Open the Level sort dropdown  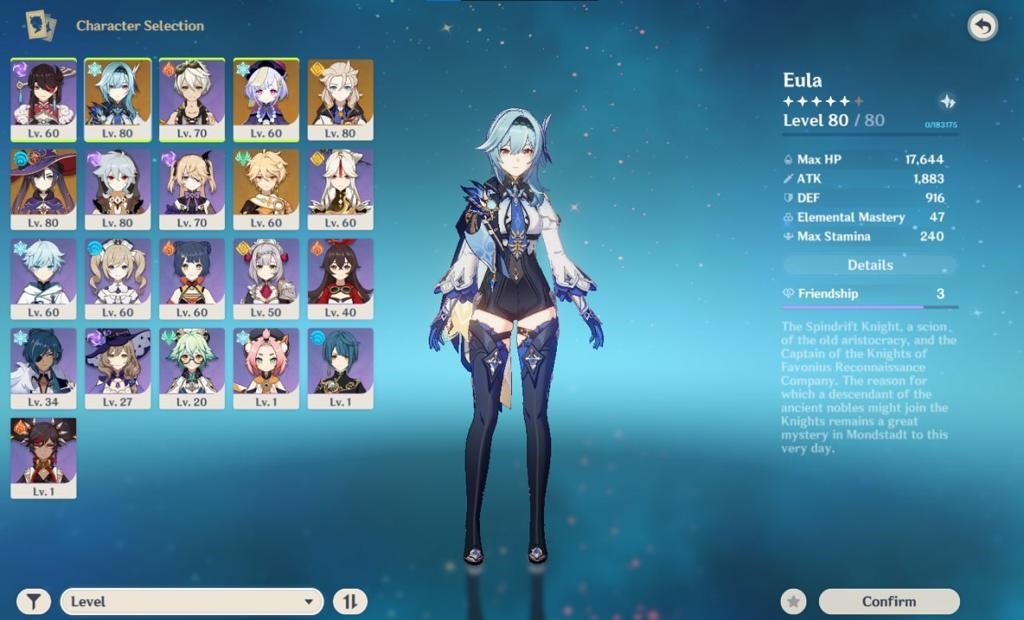coord(192,601)
